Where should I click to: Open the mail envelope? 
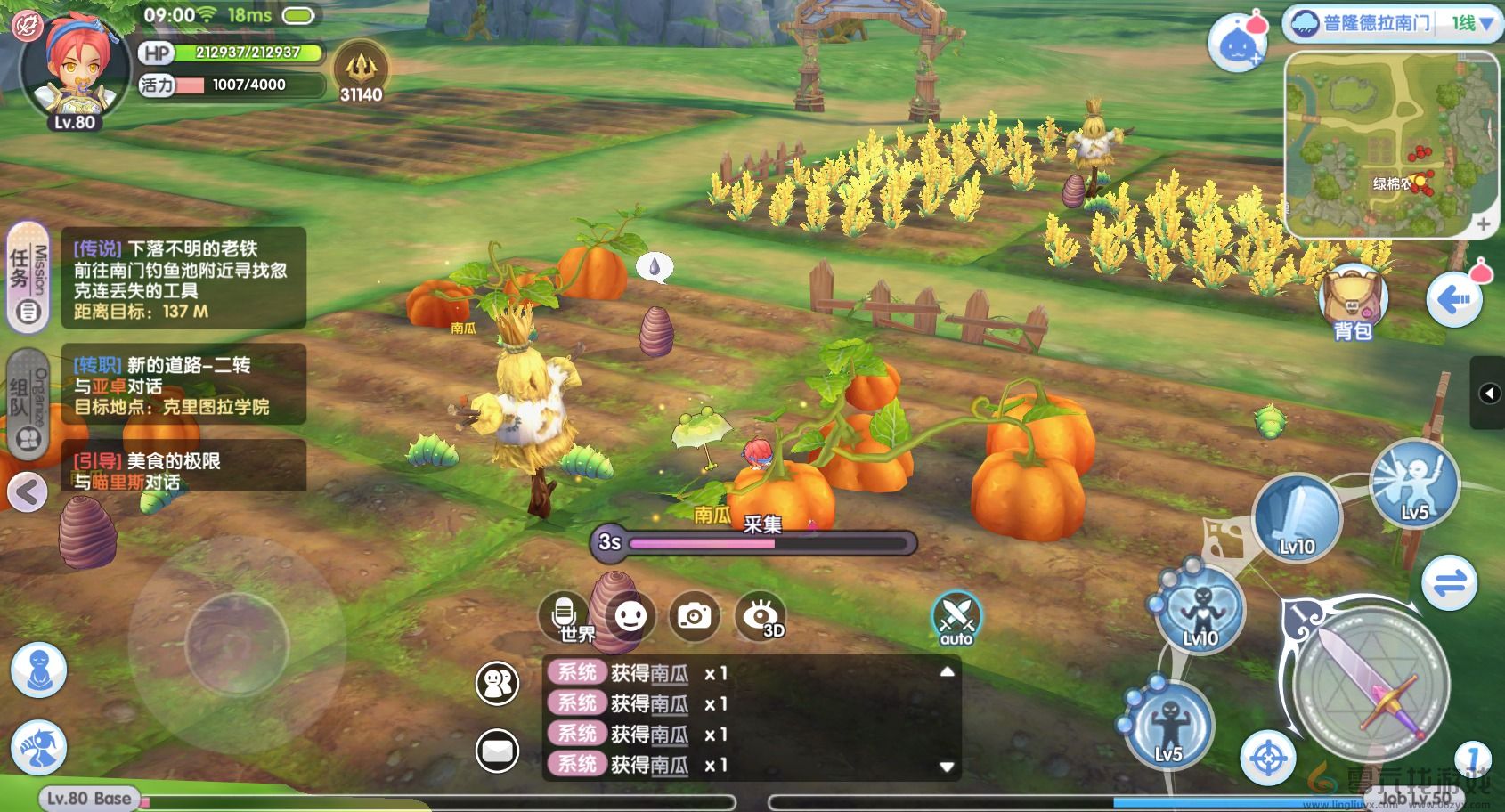pos(498,751)
